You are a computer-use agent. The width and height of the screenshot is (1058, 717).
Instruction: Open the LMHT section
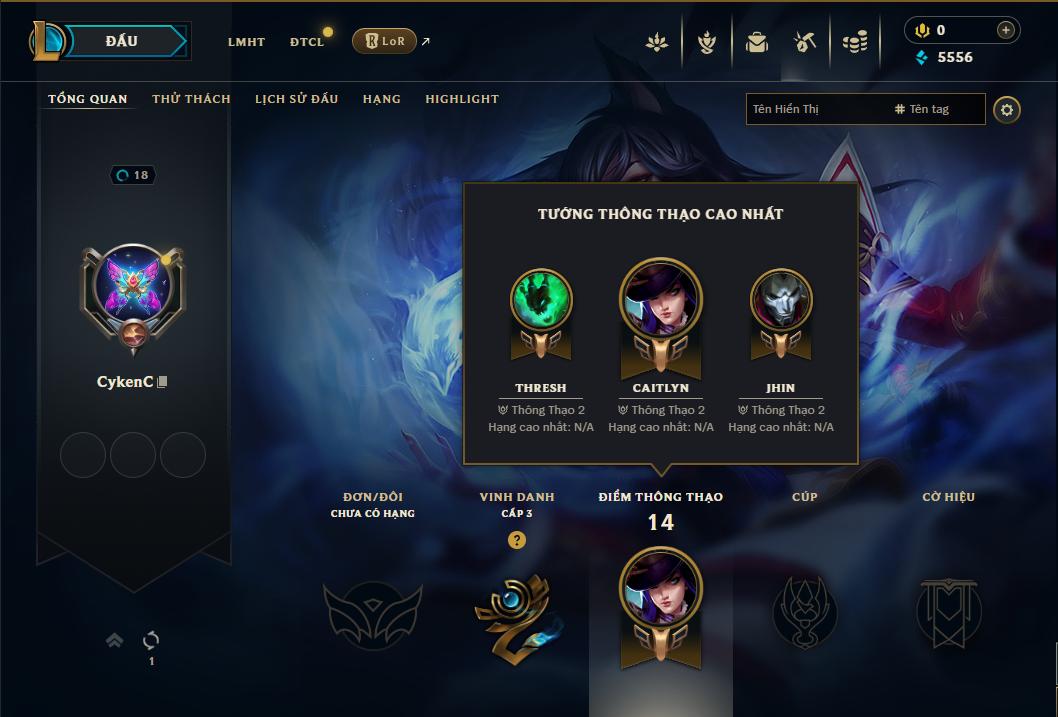point(246,42)
